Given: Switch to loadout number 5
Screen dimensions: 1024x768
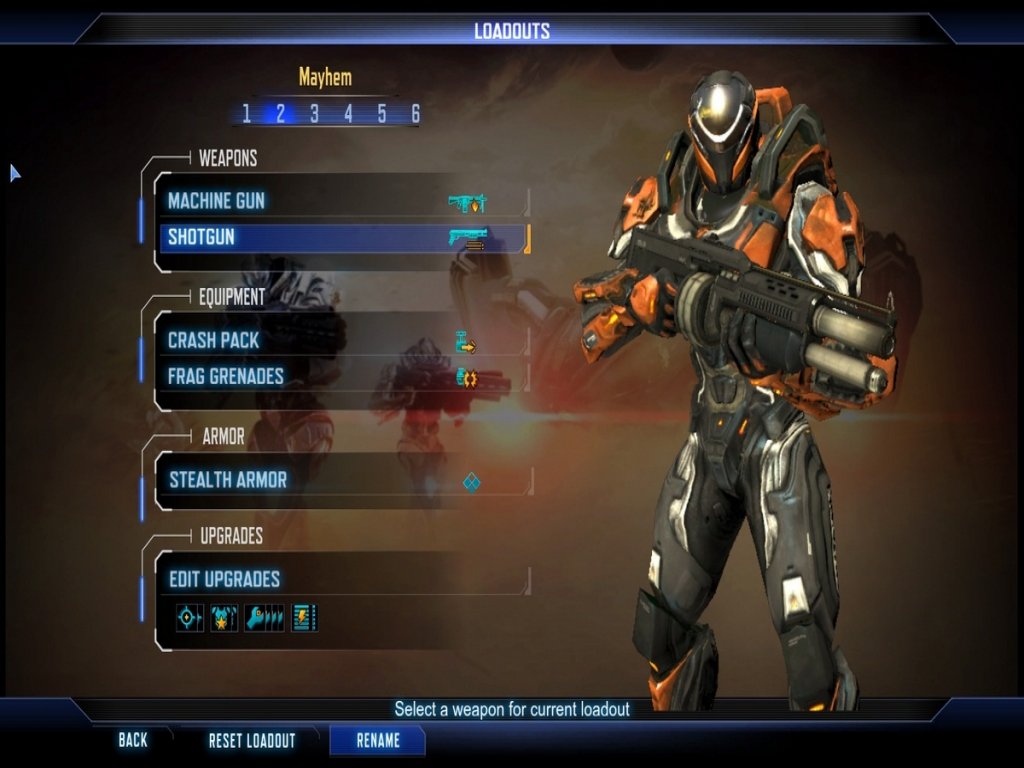Looking at the screenshot, I should tap(382, 114).
